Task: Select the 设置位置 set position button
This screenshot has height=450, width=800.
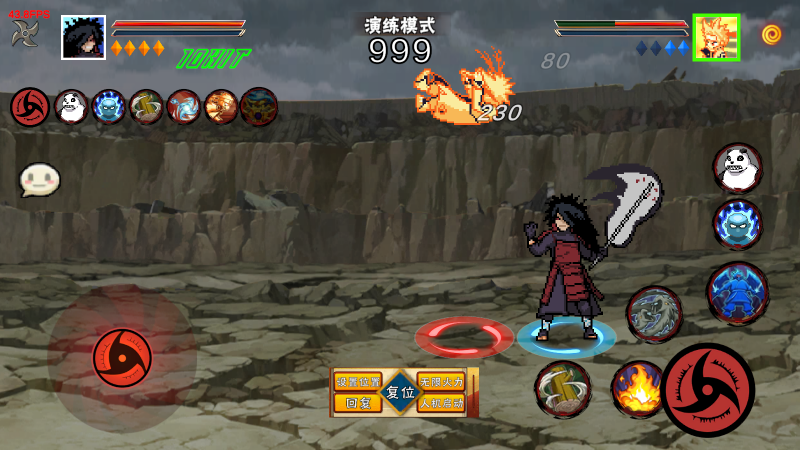Action: [x=358, y=383]
